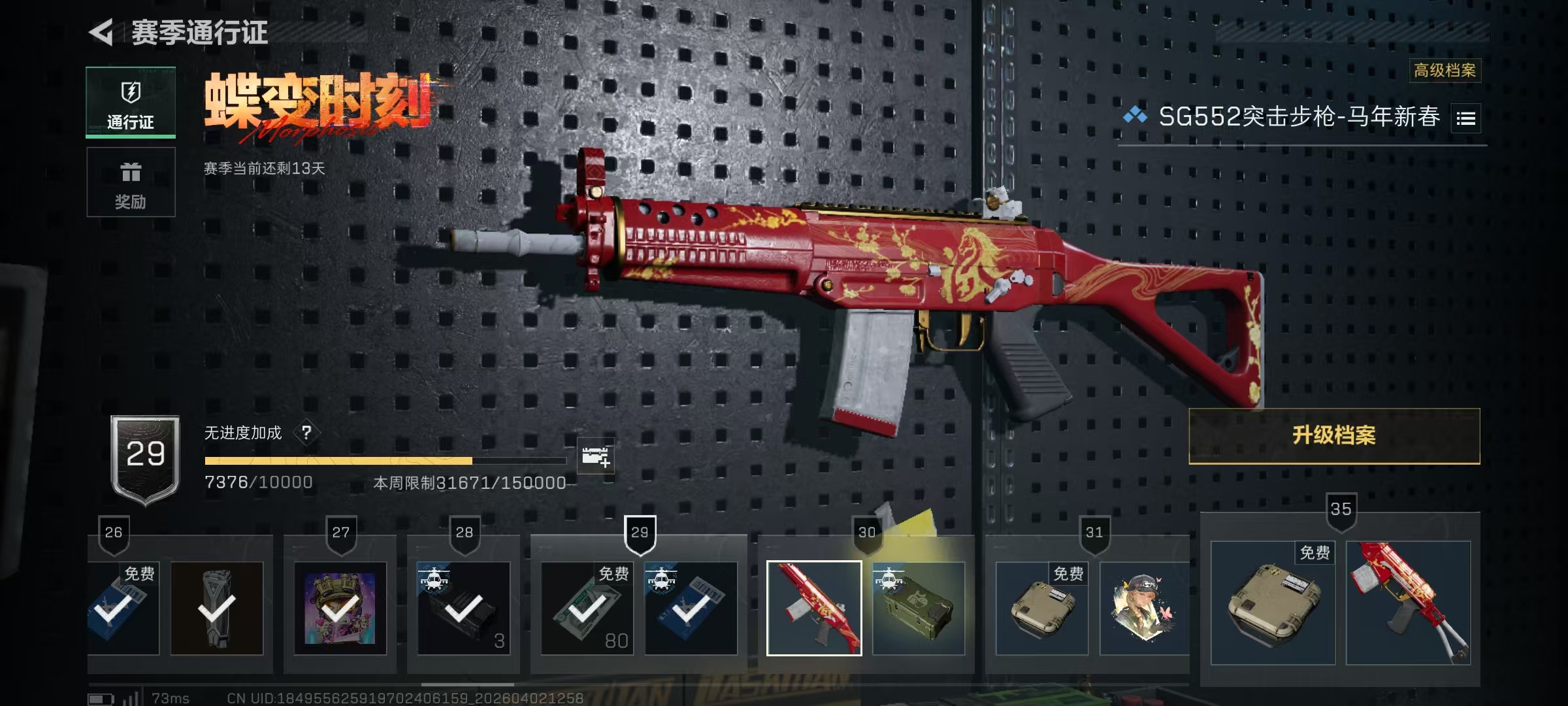Choose the level 31 free tan case reward
Viewport: 1568px width, 706px height.
(x=1041, y=609)
